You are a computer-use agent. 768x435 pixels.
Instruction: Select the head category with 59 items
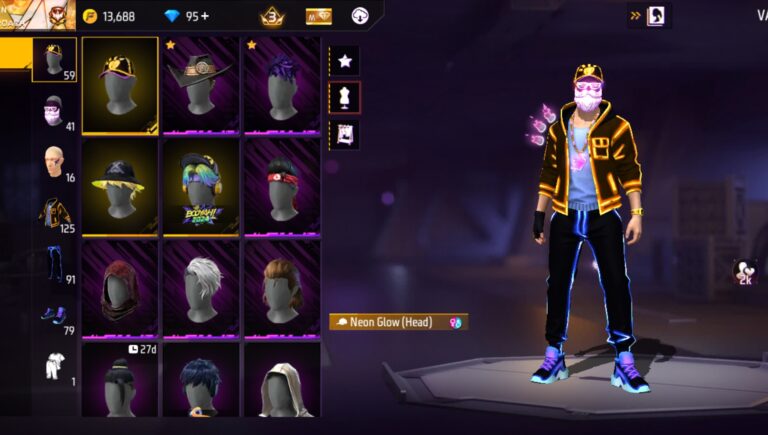click(54, 60)
